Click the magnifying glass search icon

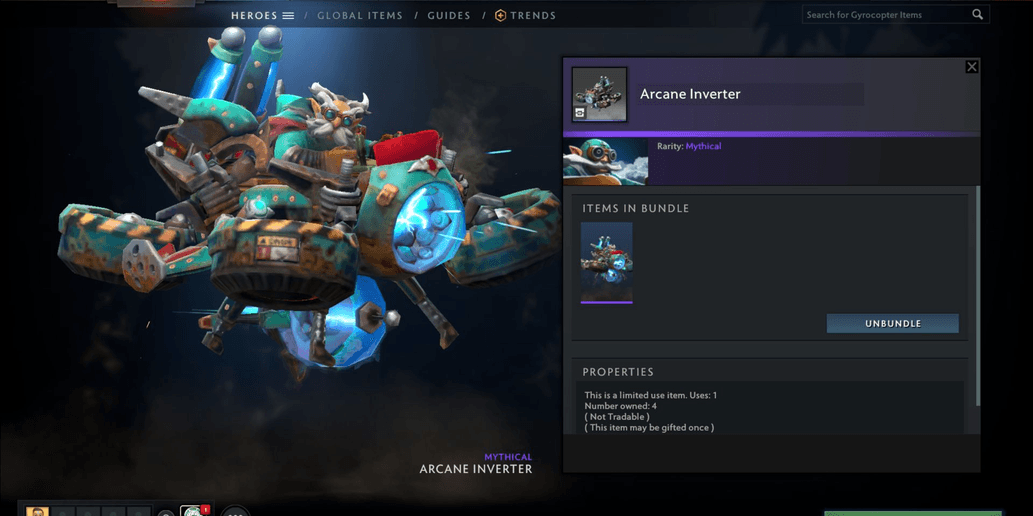point(978,15)
